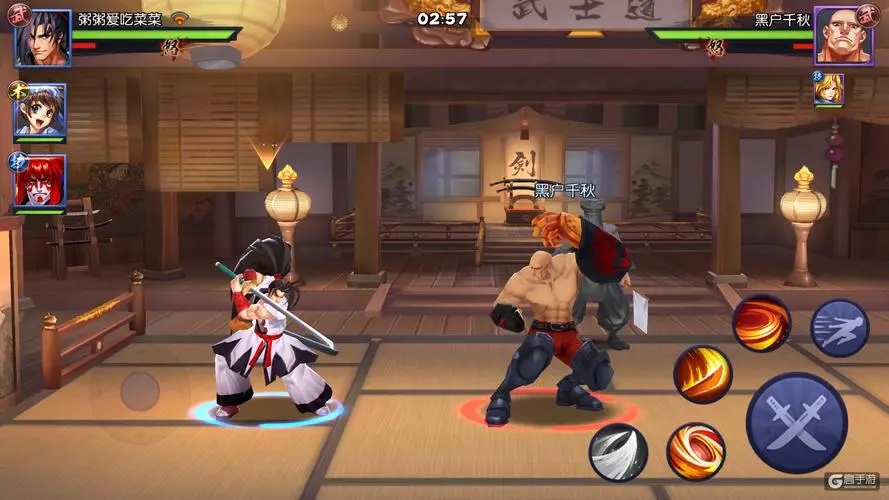
Task: Use the red fire whirlwind skill
Action: [761, 323]
